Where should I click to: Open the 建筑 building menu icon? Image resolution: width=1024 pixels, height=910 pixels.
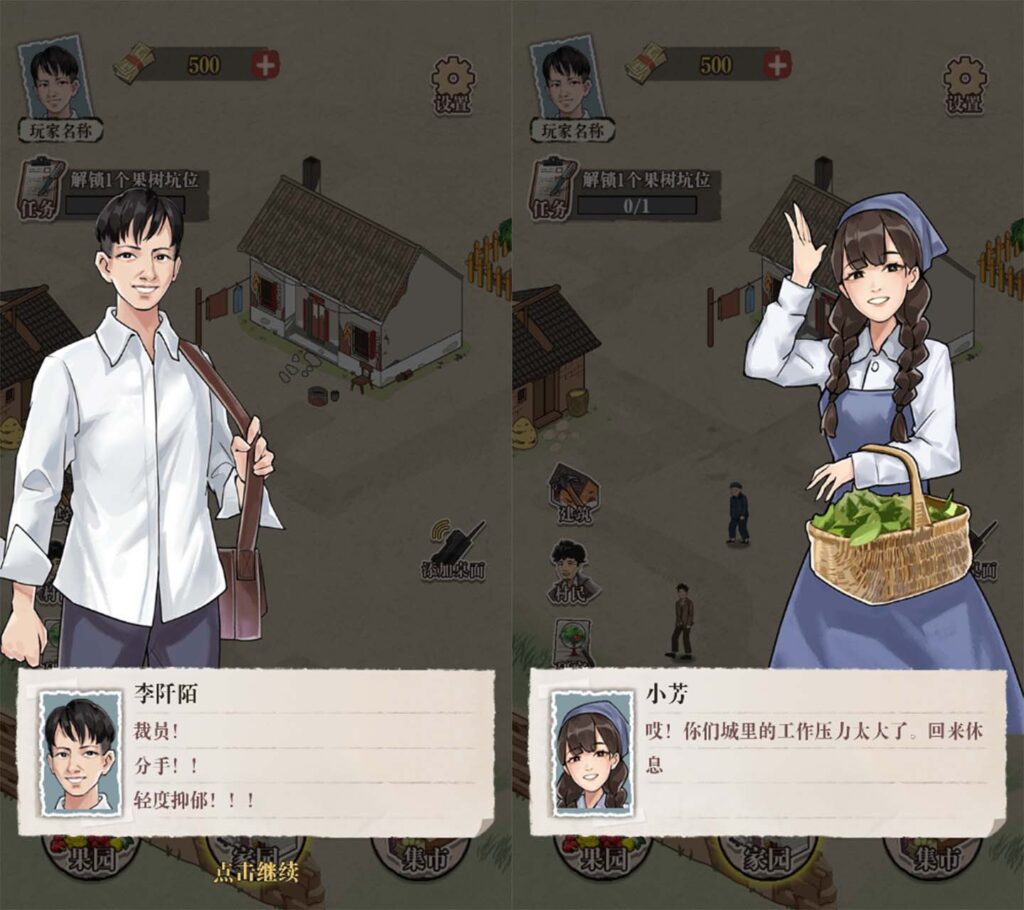point(573,490)
